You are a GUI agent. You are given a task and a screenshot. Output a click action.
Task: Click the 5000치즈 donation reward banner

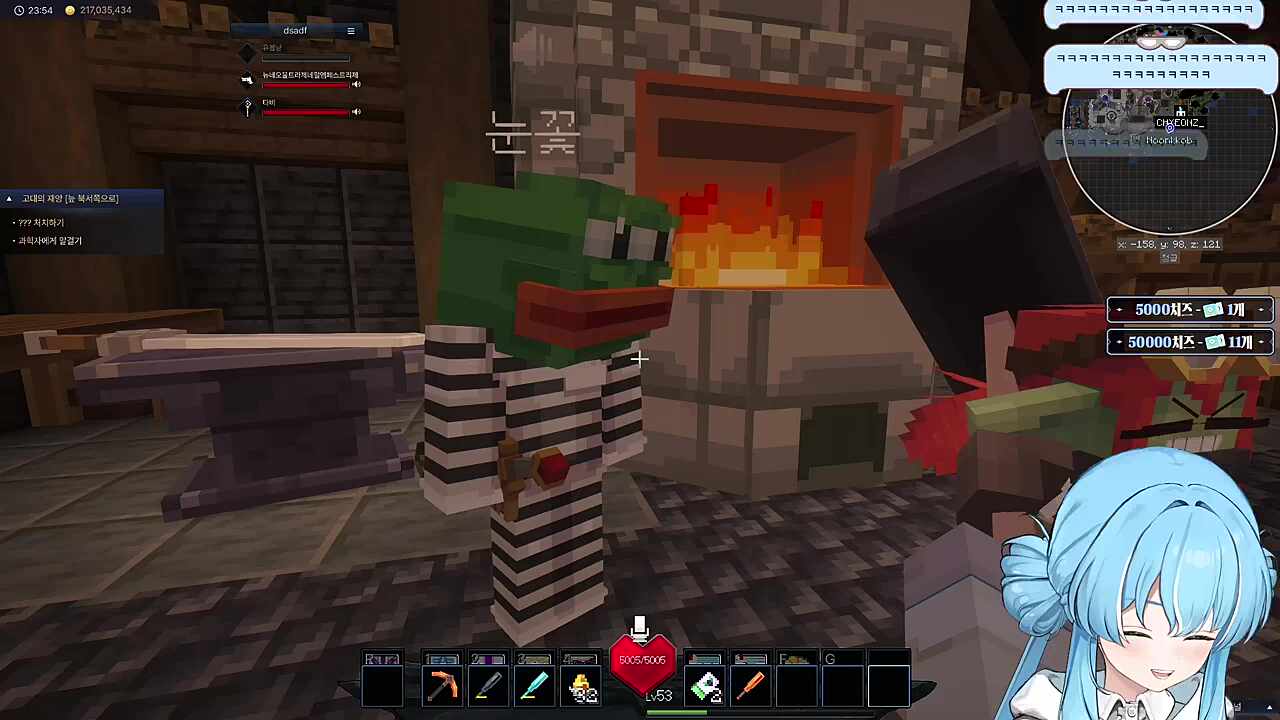(x=1189, y=310)
